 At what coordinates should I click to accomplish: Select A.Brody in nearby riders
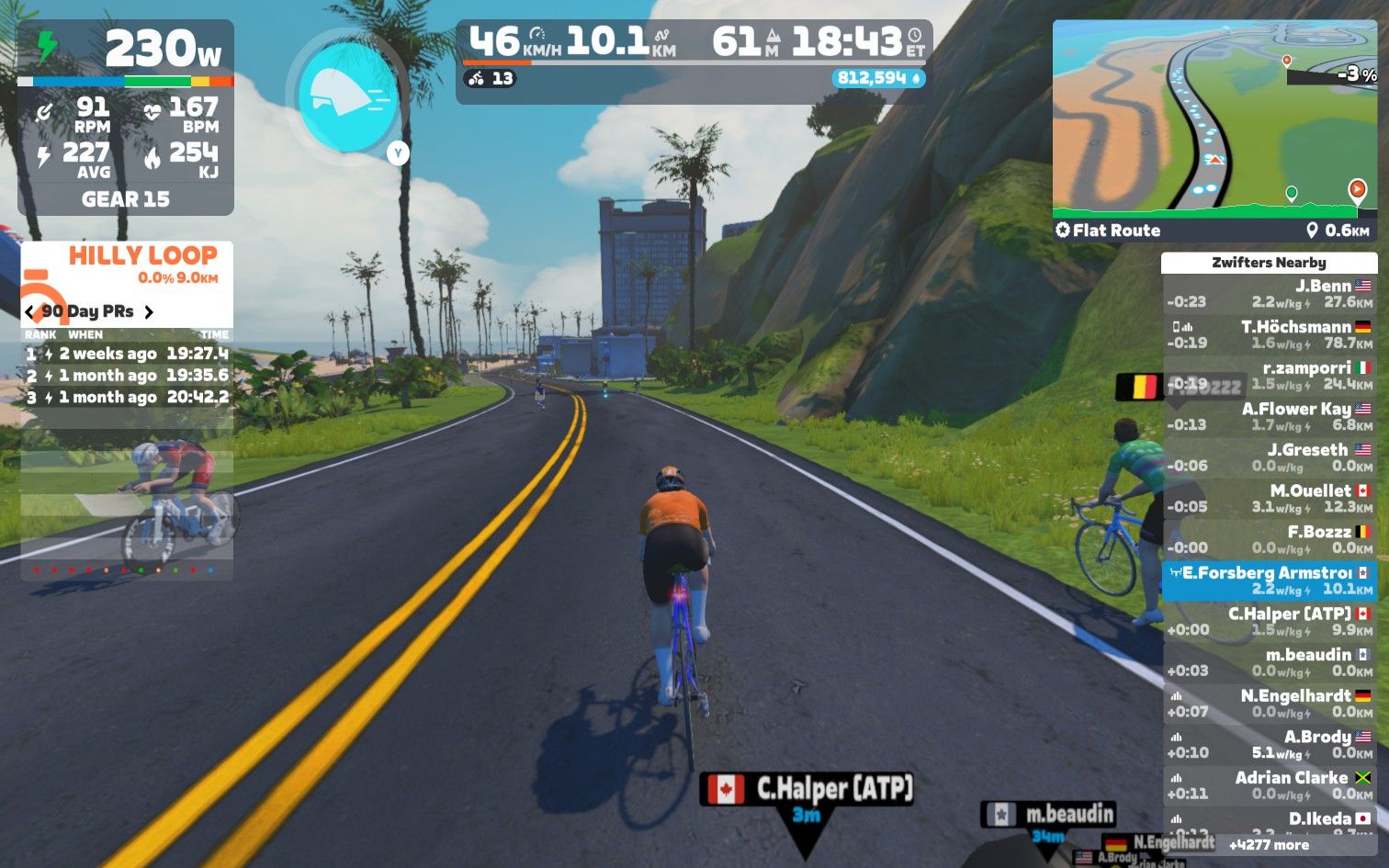(x=1270, y=744)
